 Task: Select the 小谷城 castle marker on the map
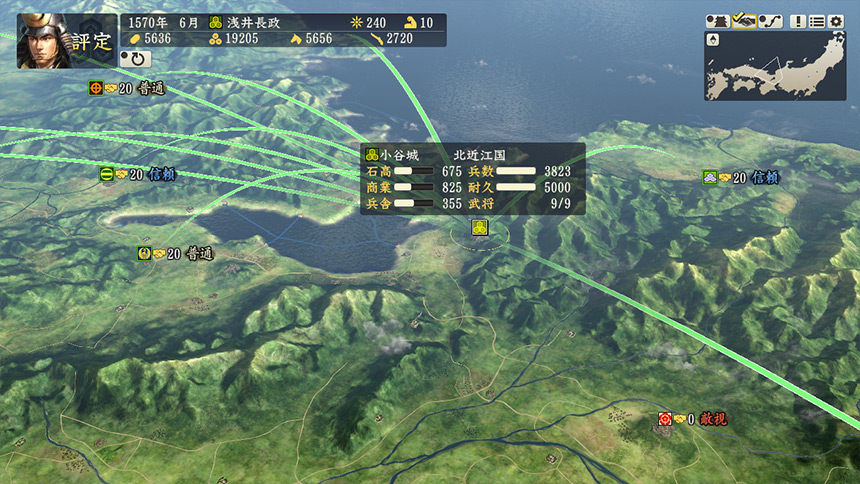pos(480,228)
